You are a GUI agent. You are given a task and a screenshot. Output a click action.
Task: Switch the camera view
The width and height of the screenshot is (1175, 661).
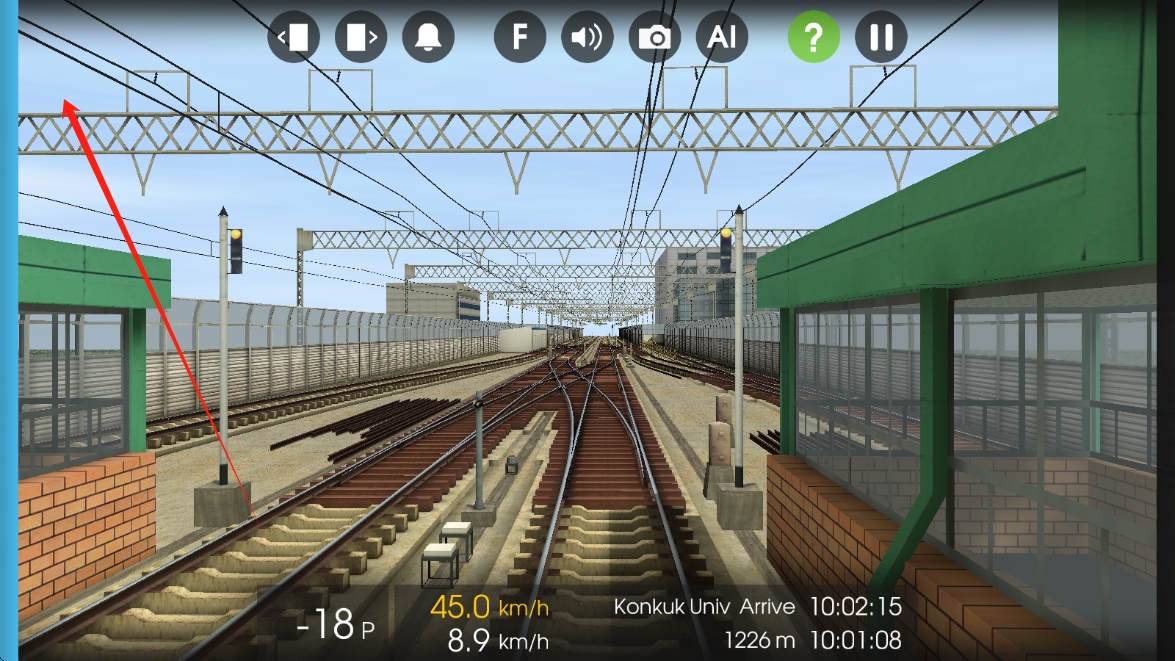coord(655,37)
